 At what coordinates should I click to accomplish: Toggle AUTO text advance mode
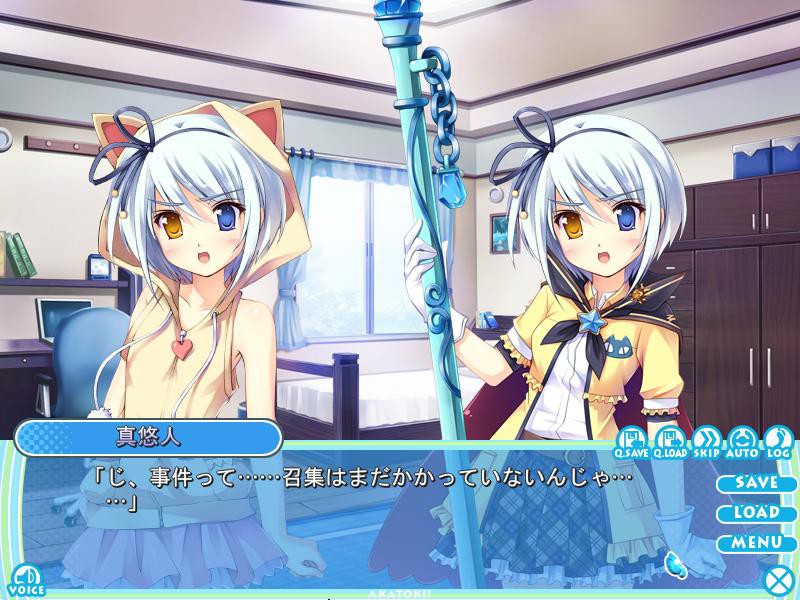tap(742, 441)
